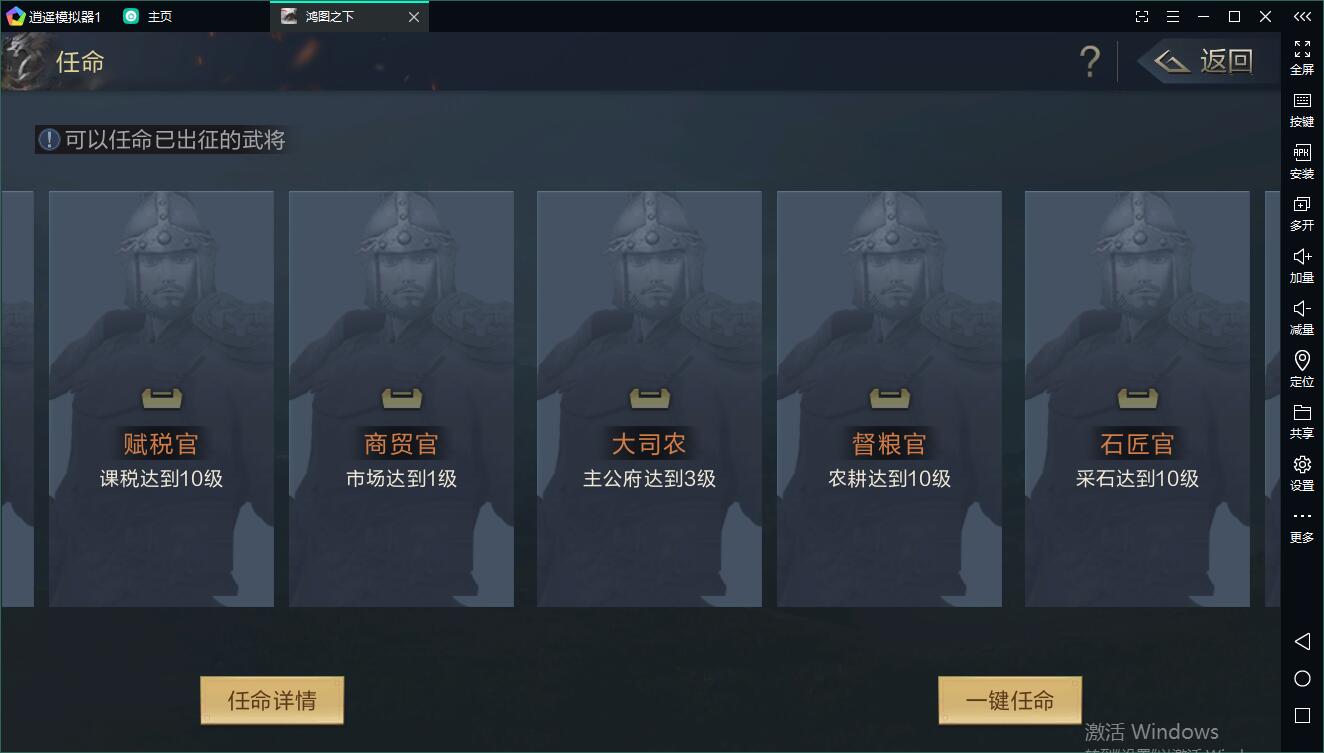
Task: Increase volume with 加量 button
Action: pos(1302,265)
